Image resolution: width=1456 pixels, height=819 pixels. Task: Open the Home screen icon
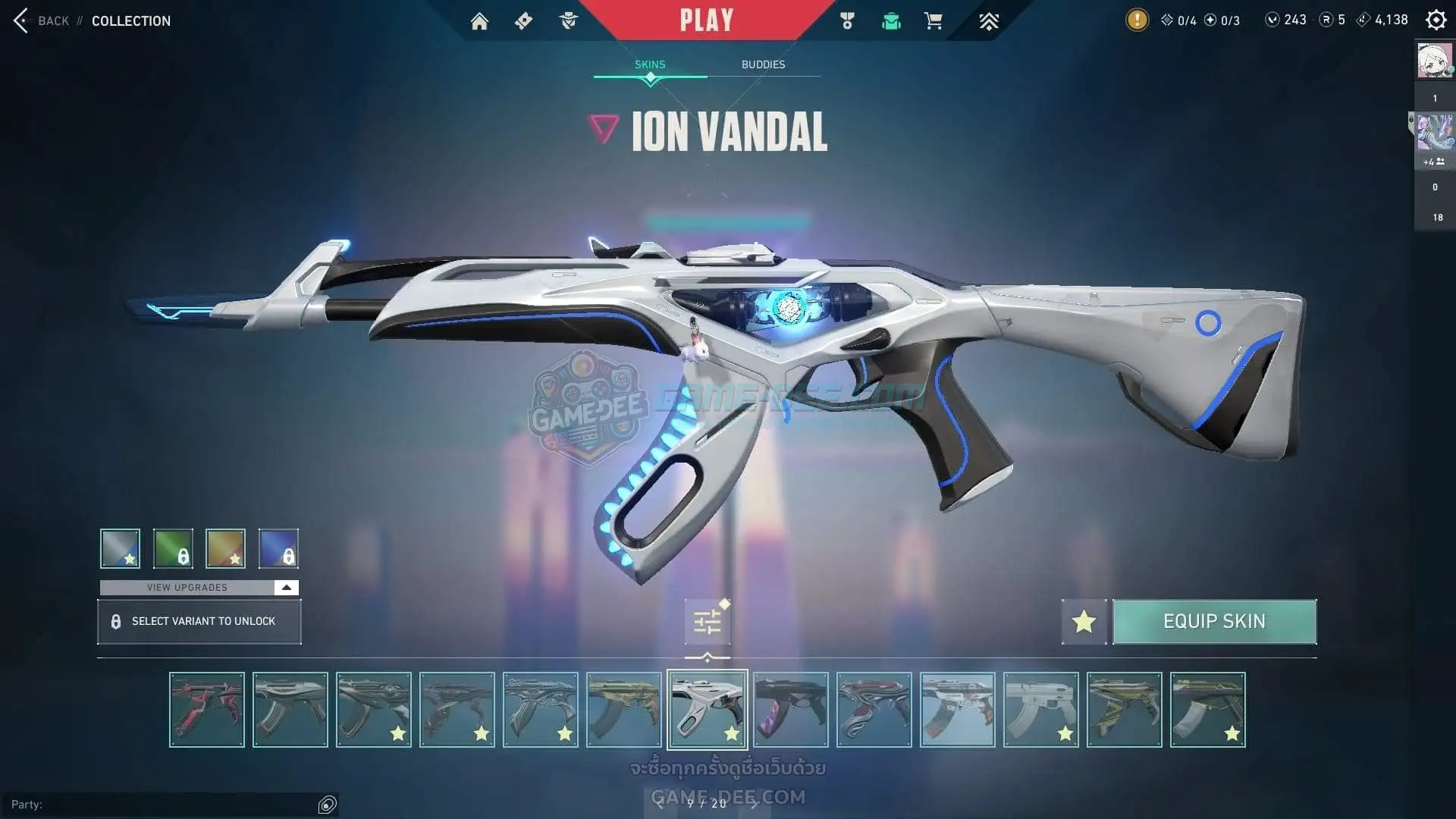[479, 21]
